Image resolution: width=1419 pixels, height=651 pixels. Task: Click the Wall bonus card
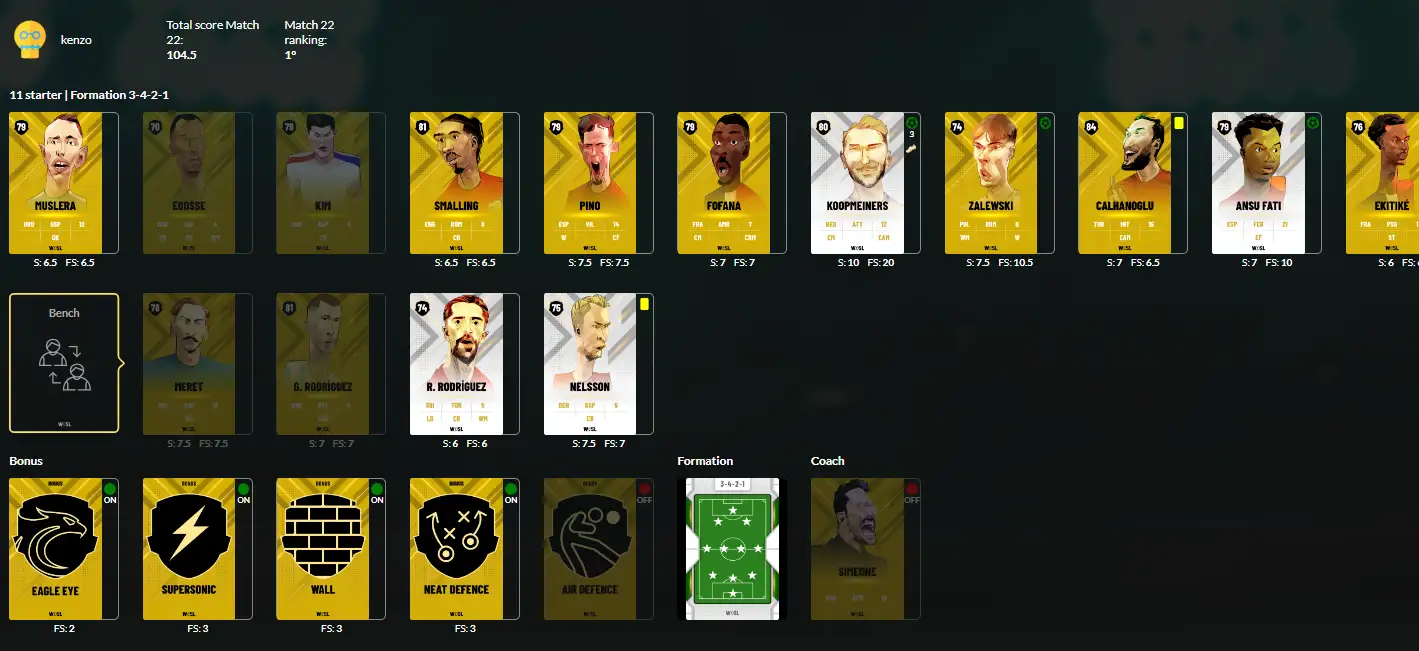tap(323, 548)
